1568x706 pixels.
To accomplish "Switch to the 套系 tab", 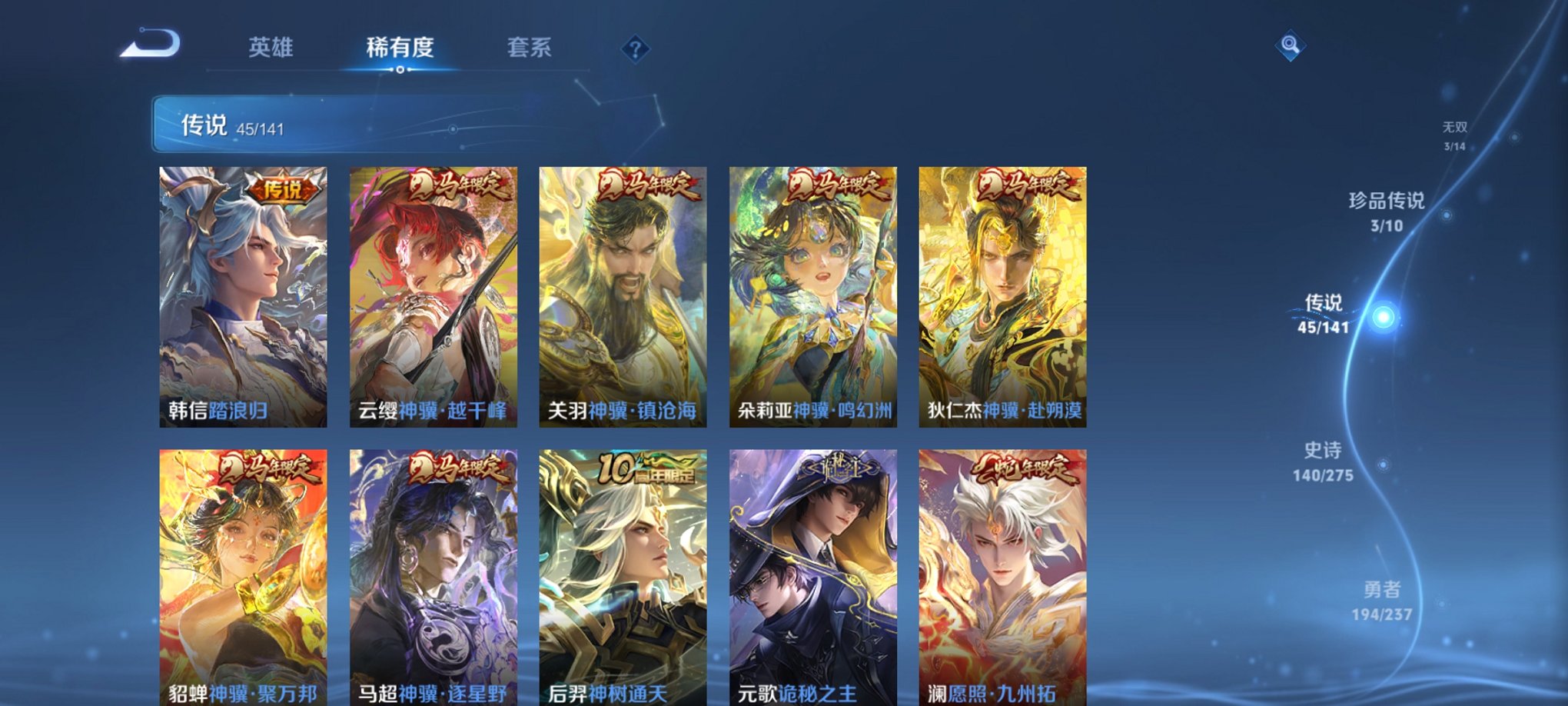I will click(x=530, y=46).
